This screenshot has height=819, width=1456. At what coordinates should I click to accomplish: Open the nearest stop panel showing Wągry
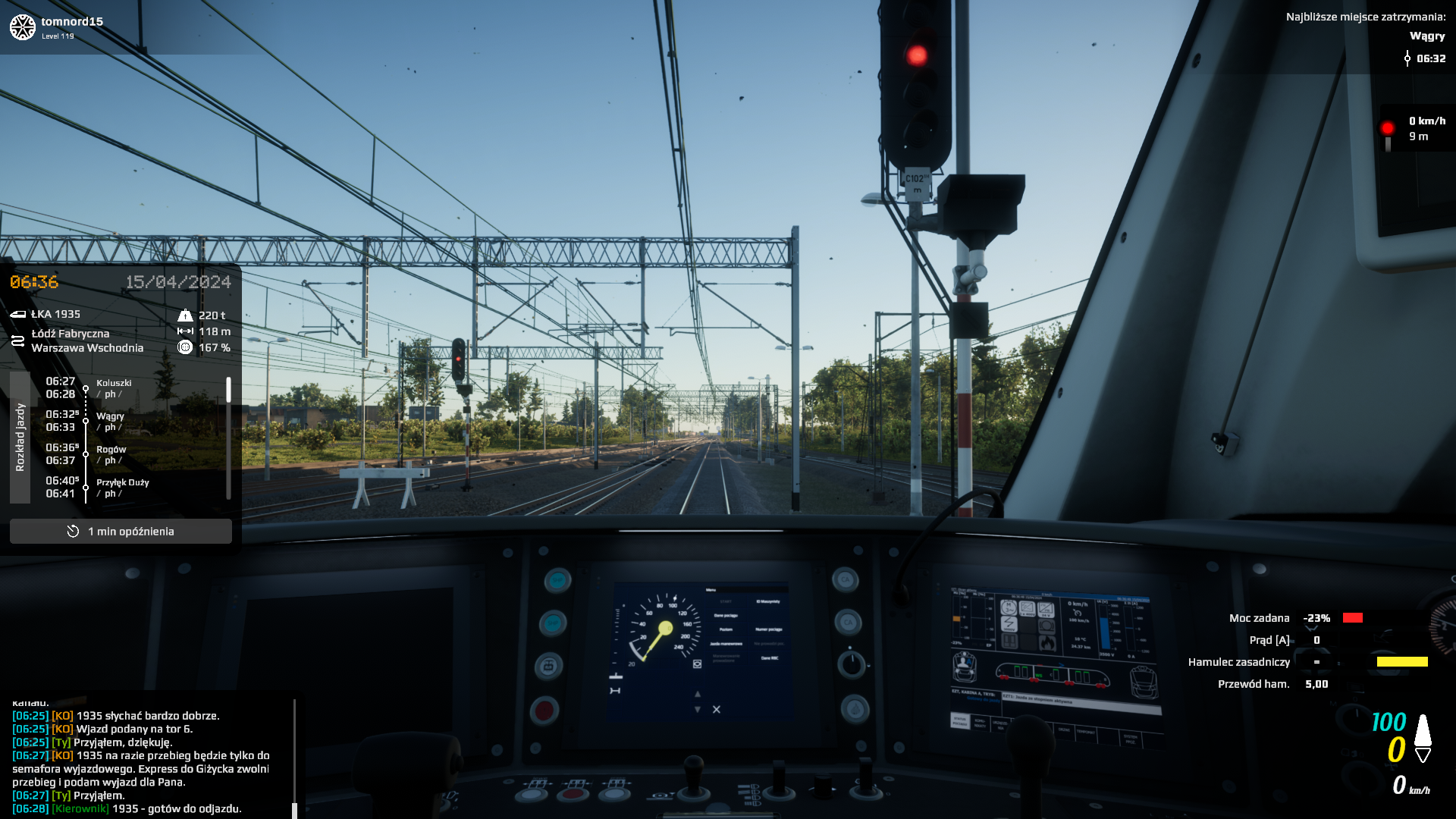(1365, 36)
